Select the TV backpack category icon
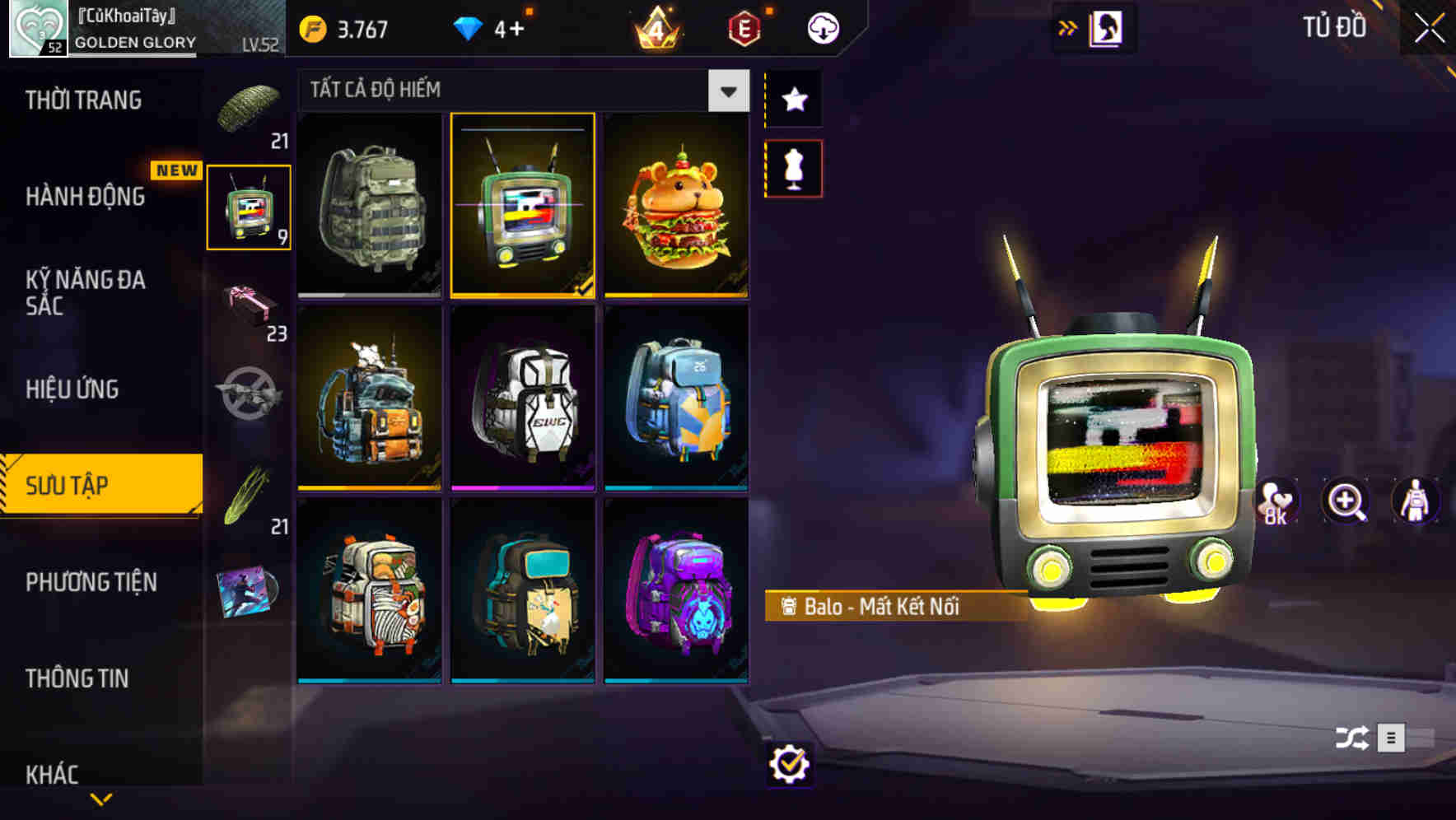1456x820 pixels. pyautogui.click(x=248, y=206)
